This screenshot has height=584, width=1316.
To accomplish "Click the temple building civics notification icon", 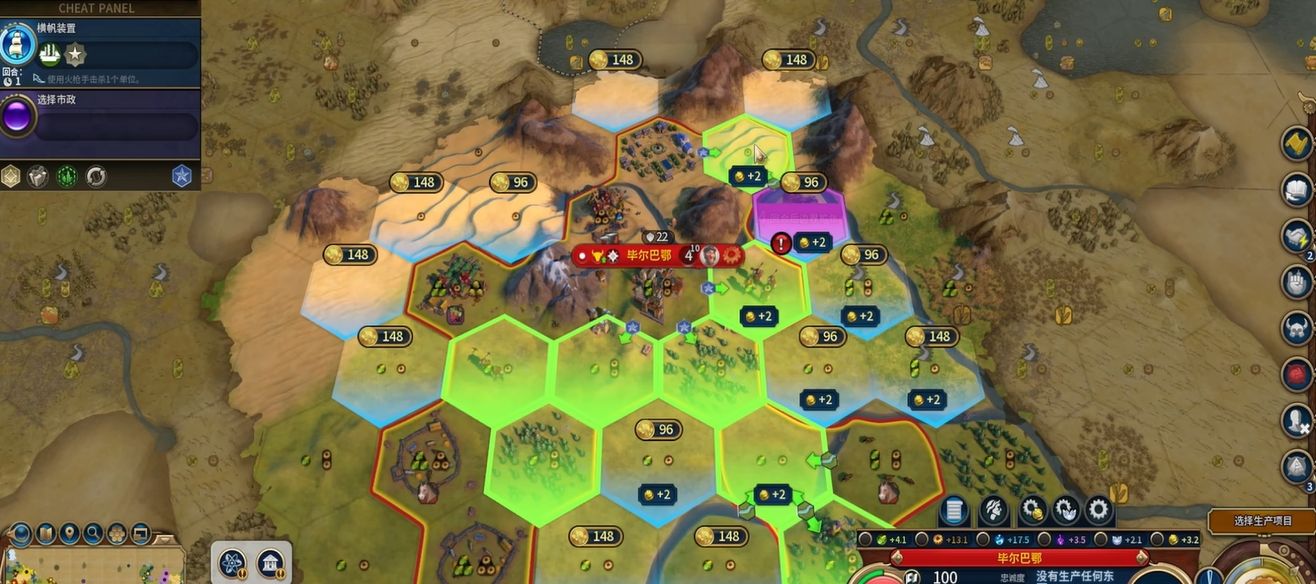I will click(270, 564).
